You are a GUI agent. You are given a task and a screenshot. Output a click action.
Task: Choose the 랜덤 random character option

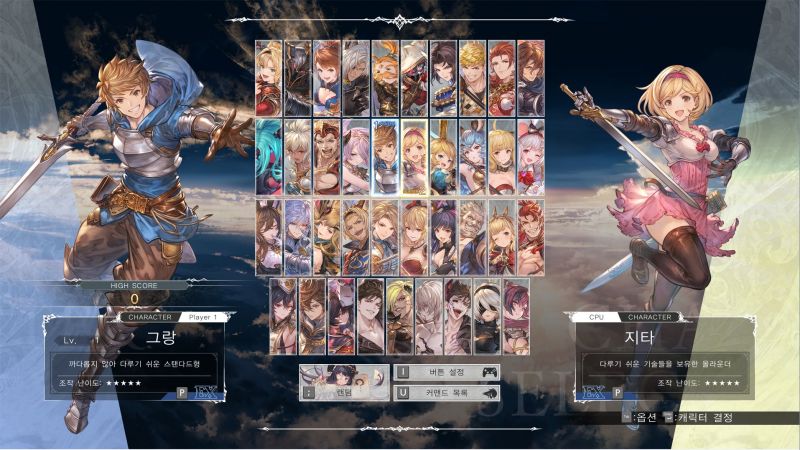pyautogui.click(x=345, y=381)
